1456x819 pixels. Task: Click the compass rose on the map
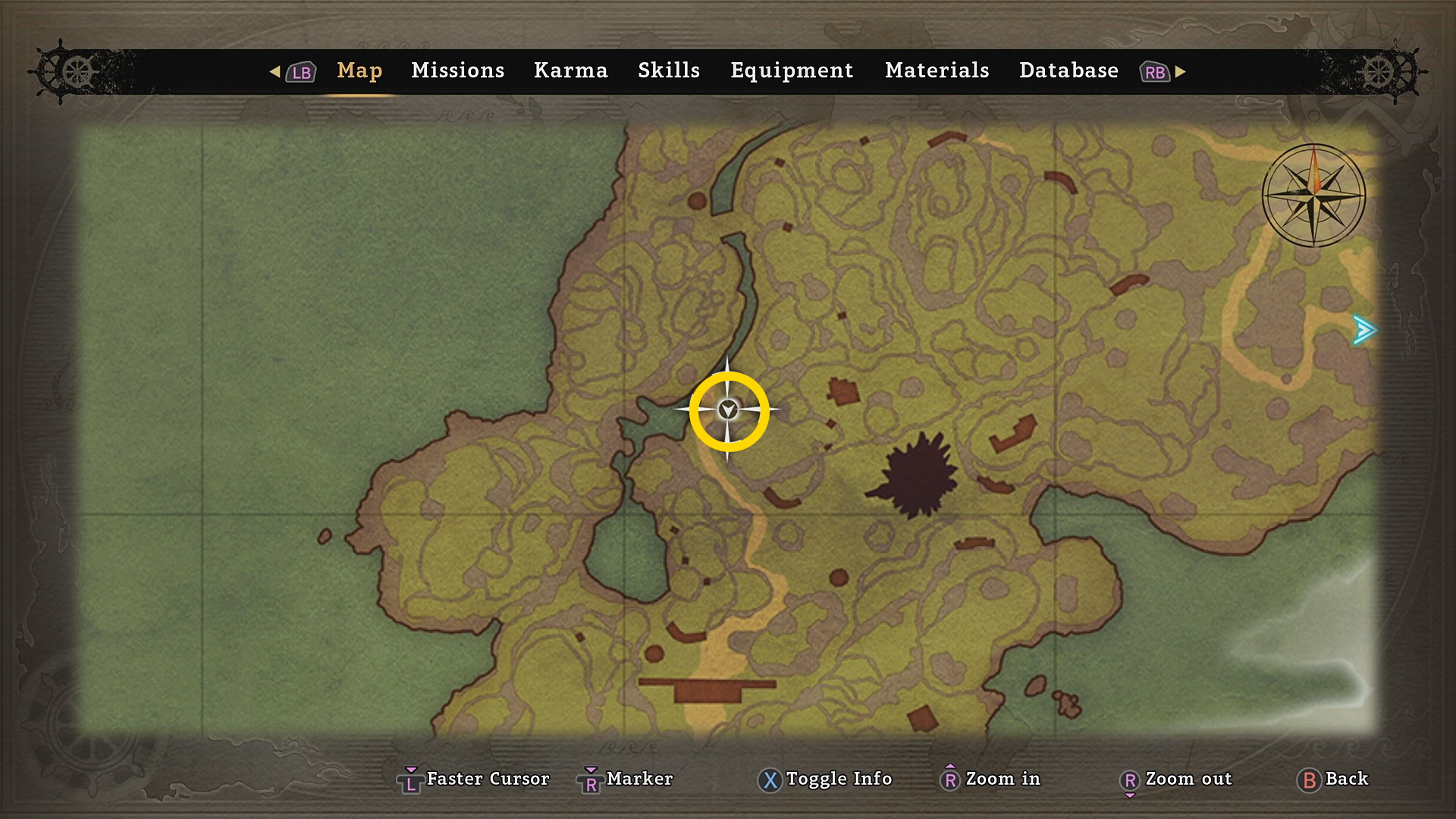(1313, 195)
